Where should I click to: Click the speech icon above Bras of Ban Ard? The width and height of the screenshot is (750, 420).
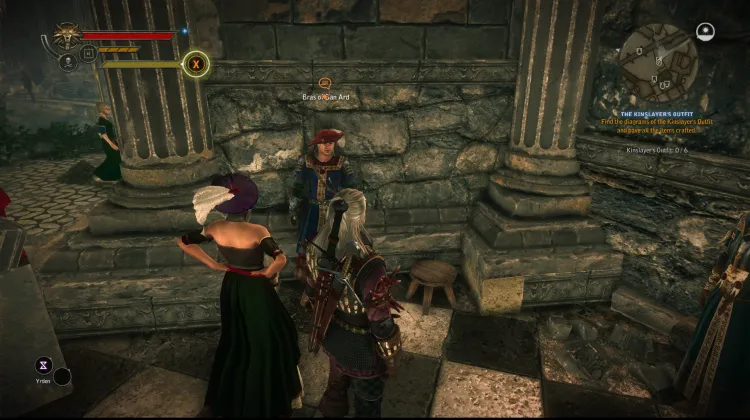coord(324,83)
